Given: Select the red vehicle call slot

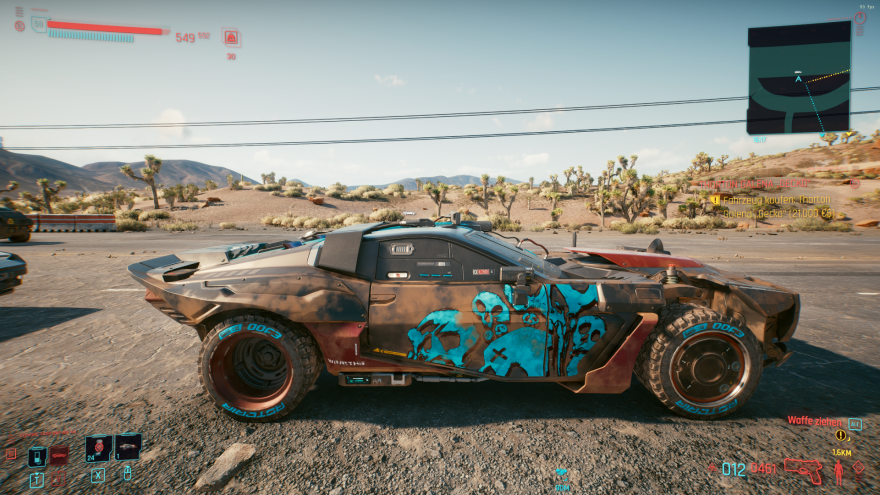Looking at the screenshot, I should pos(60,455).
